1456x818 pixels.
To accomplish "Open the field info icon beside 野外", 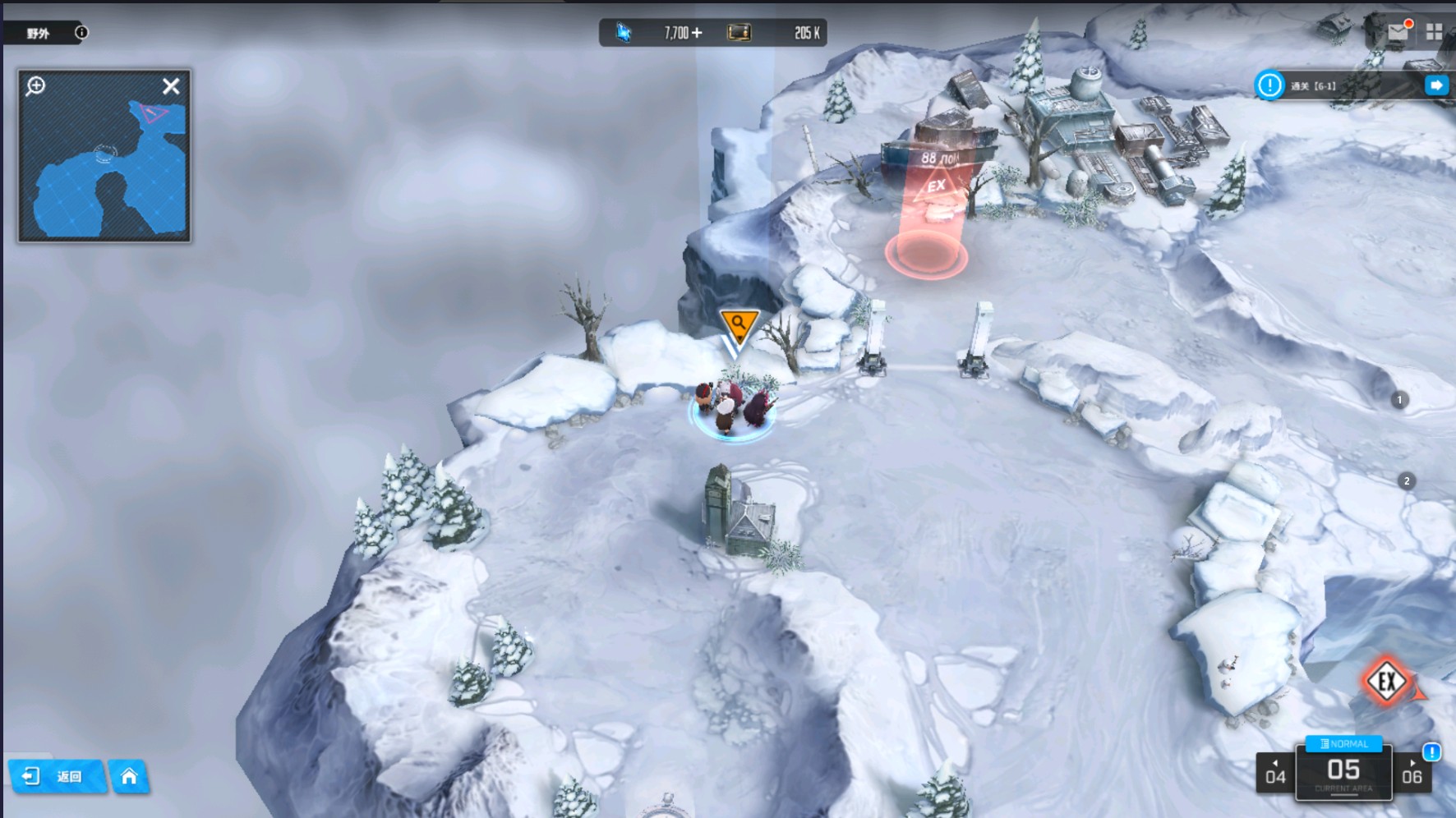I will [81, 33].
